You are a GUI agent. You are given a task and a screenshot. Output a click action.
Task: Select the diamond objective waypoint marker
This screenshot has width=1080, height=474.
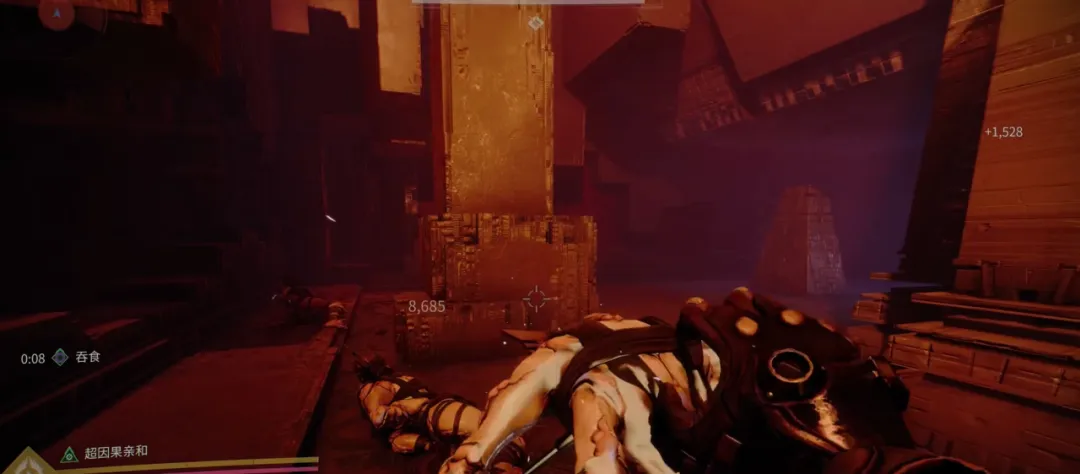[536, 22]
